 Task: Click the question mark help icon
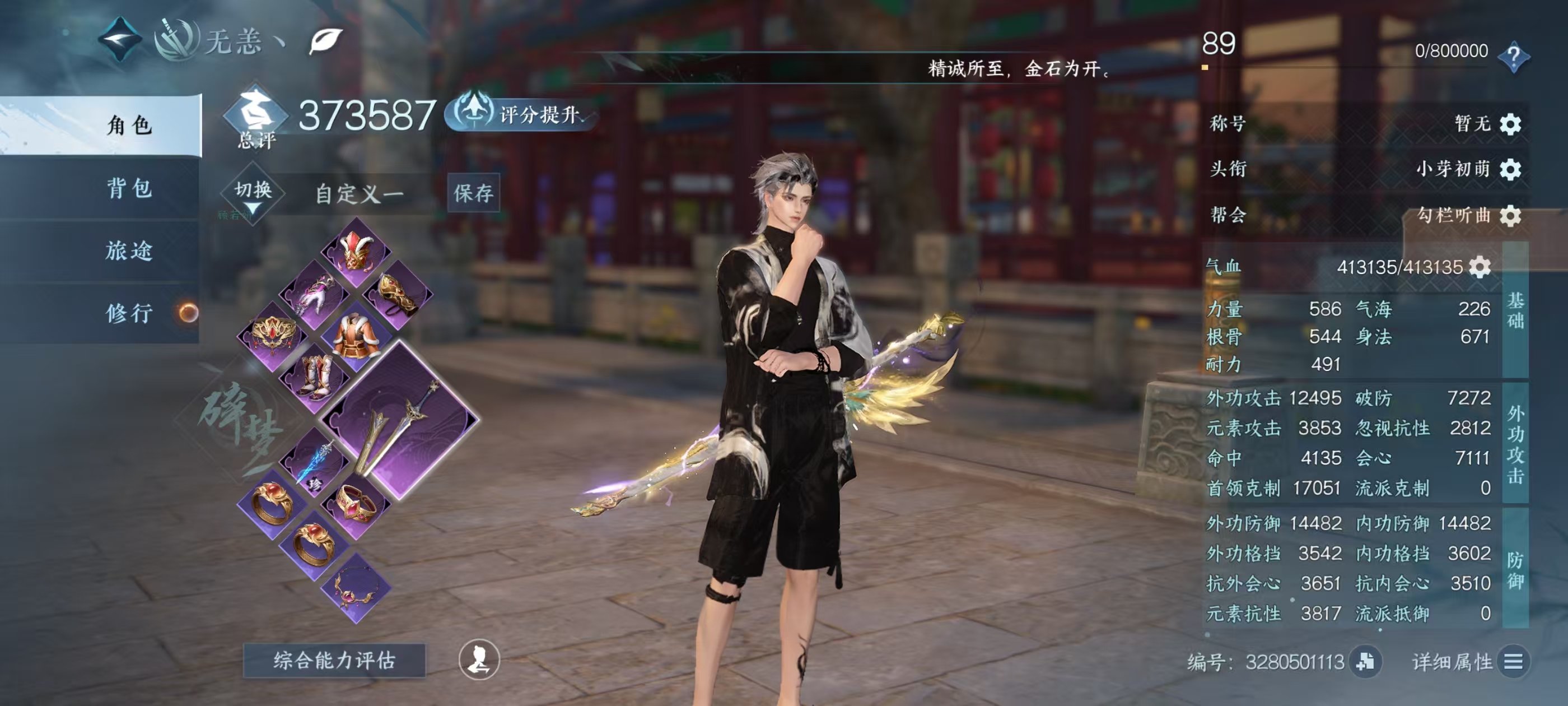click(x=1513, y=57)
